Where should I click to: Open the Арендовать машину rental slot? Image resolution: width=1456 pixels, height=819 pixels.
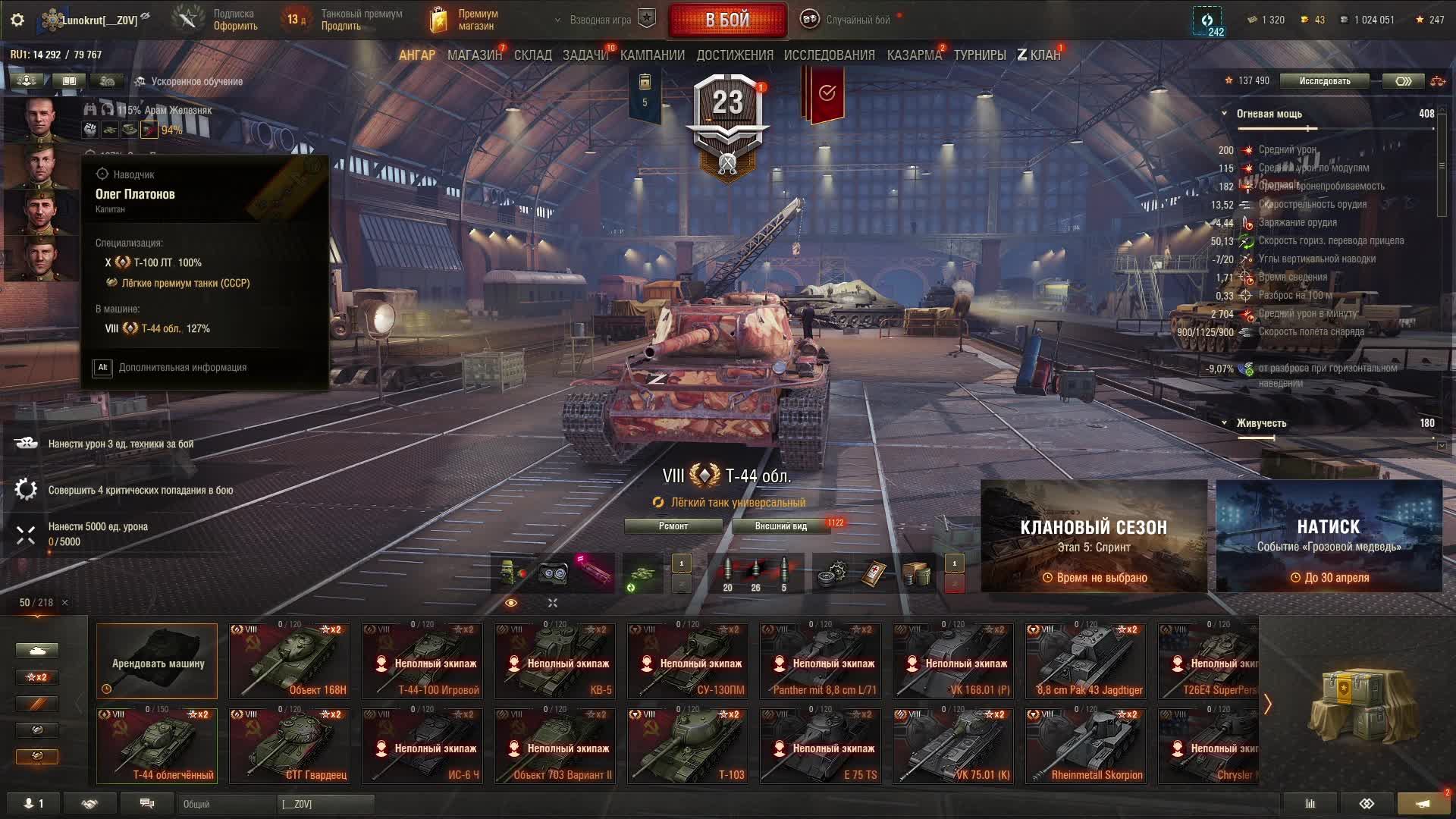(x=157, y=661)
